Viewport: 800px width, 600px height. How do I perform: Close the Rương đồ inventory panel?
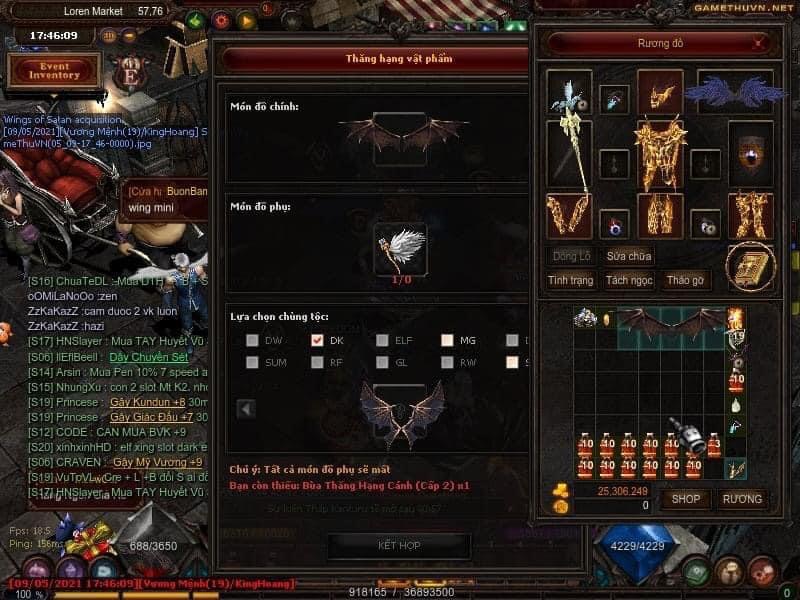pos(758,44)
